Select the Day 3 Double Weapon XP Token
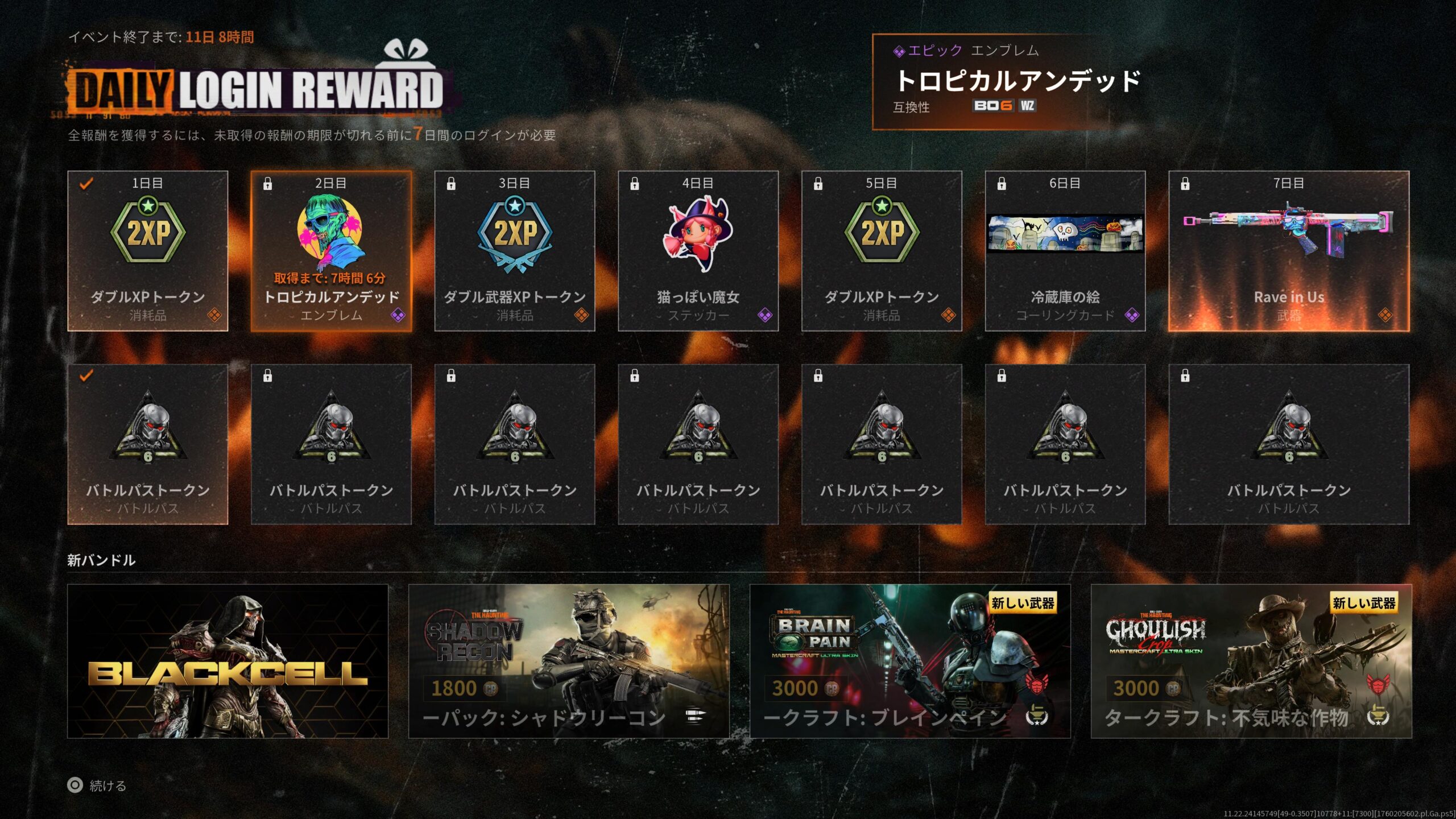 tap(515, 251)
